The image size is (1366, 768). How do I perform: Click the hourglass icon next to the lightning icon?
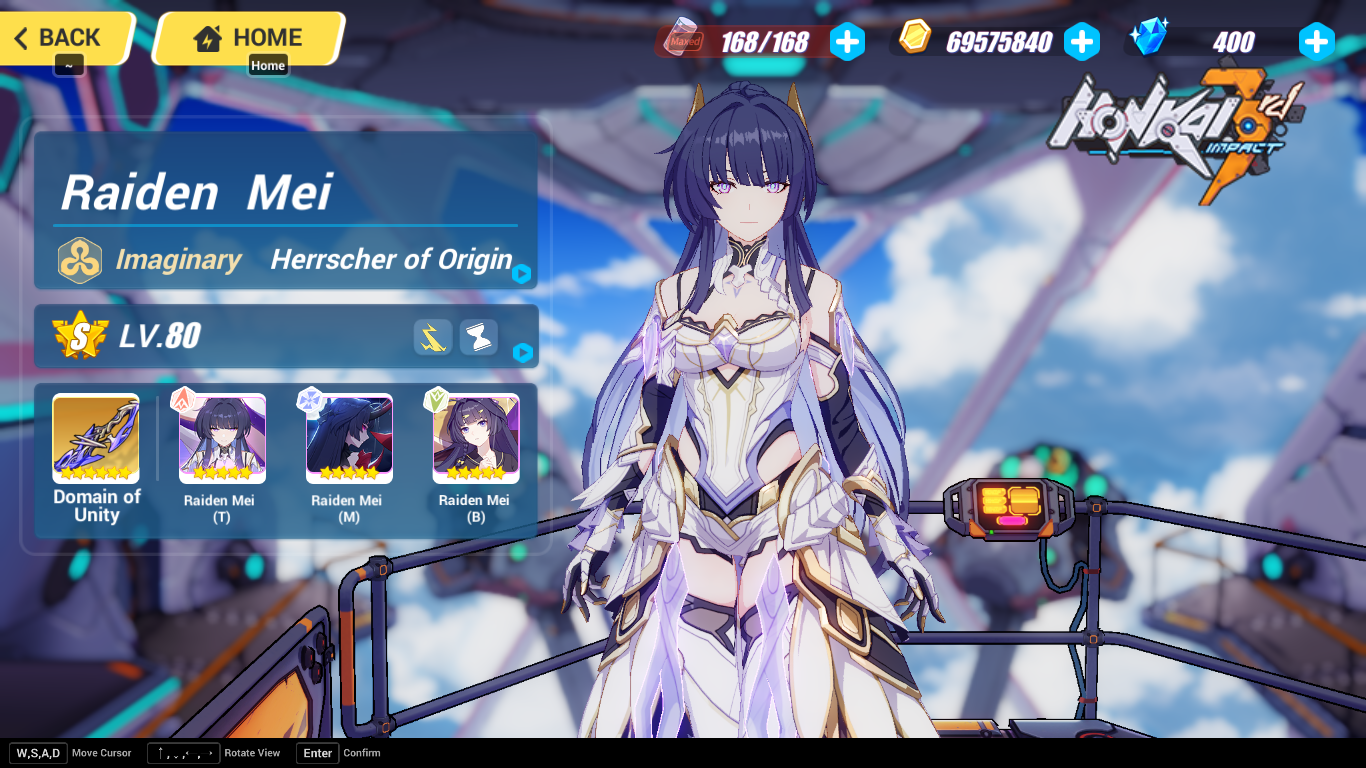click(x=477, y=337)
